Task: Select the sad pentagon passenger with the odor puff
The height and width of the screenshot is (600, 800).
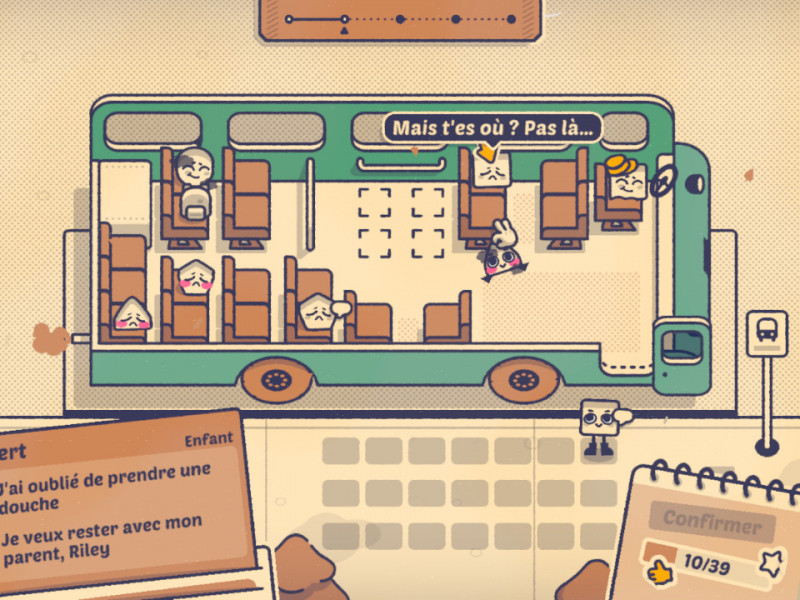Action: (x=316, y=313)
